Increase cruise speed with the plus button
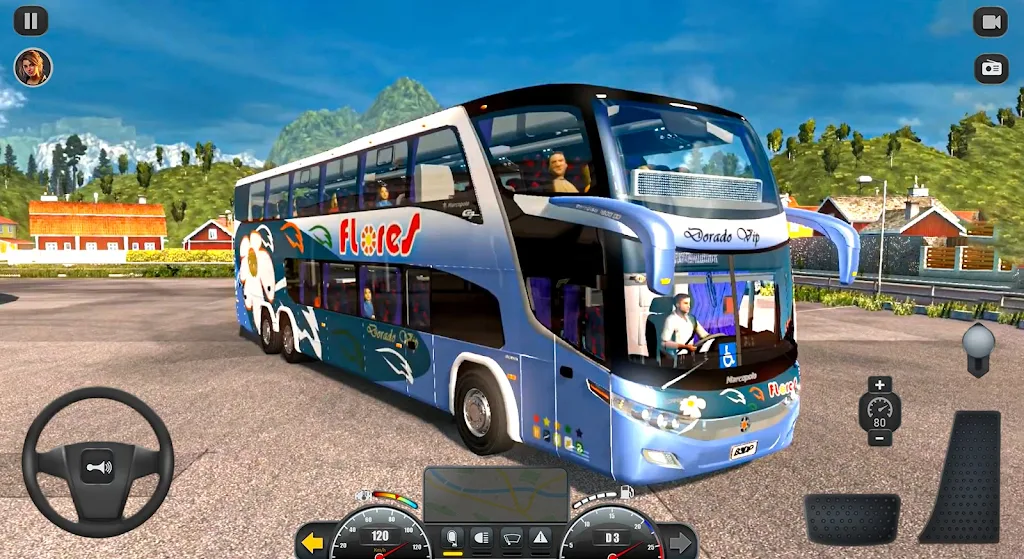The image size is (1024, 559). (880, 385)
